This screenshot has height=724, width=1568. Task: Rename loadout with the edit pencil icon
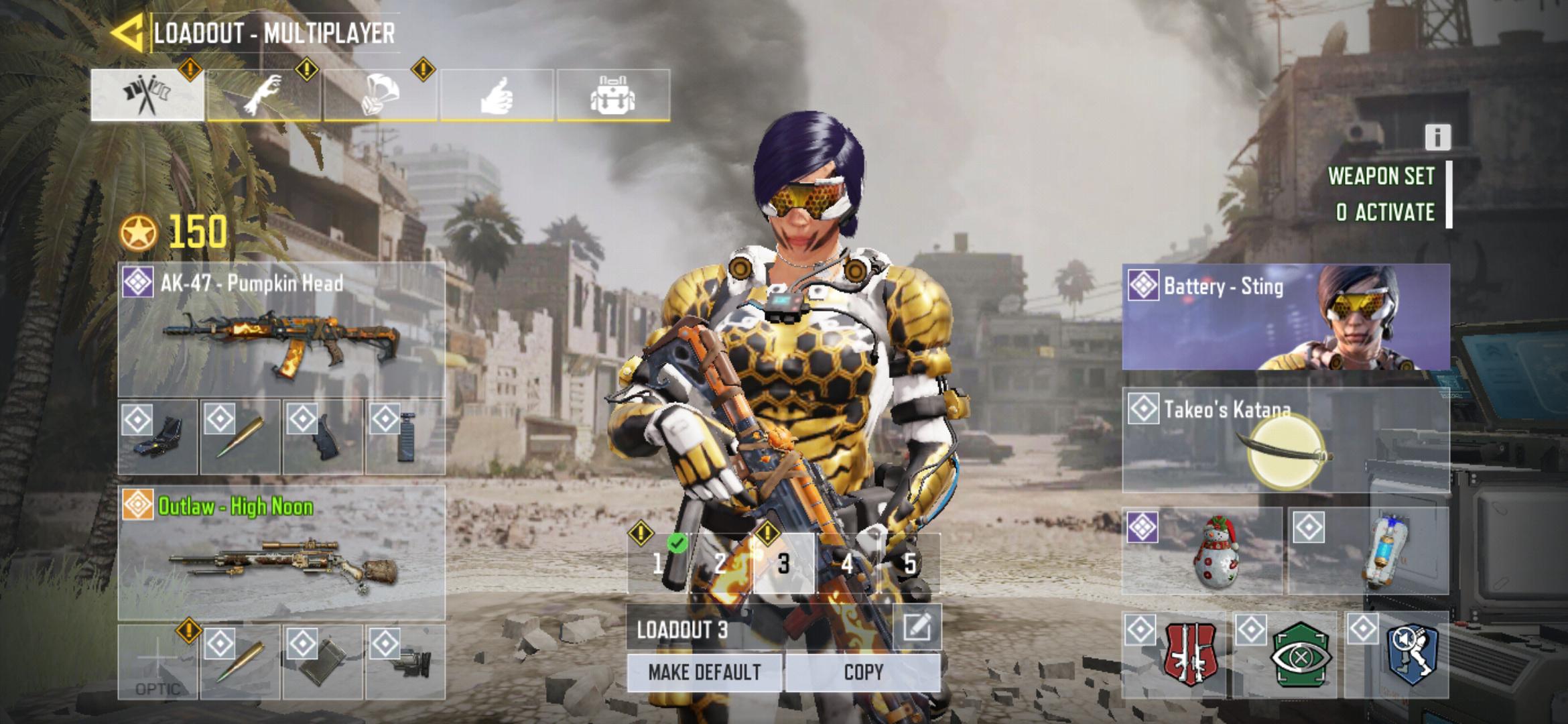917,627
